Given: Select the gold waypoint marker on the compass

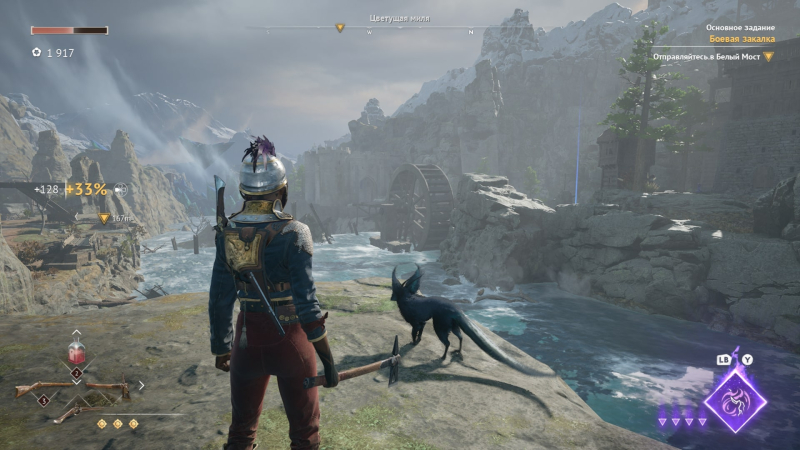Looking at the screenshot, I should (x=339, y=28).
